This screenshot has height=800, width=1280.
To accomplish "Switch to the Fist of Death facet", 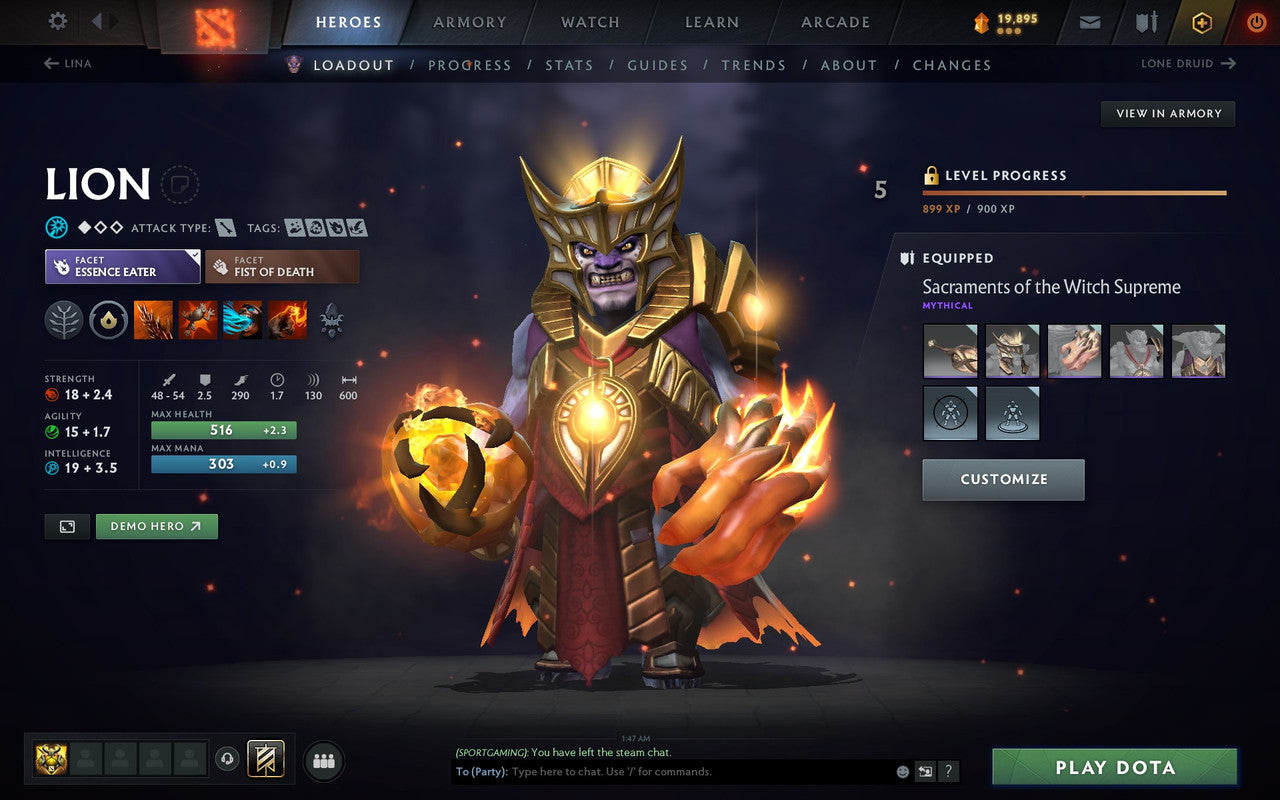I will click(x=281, y=266).
